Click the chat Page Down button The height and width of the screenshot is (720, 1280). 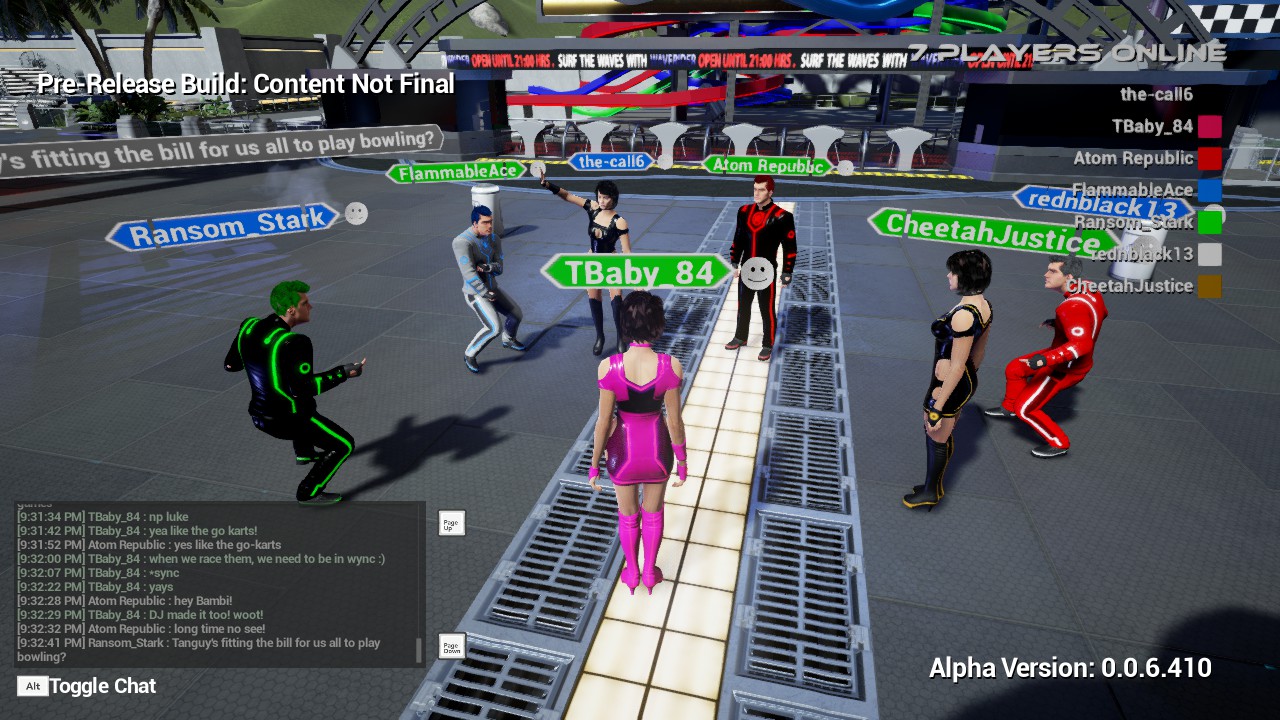[x=452, y=646]
